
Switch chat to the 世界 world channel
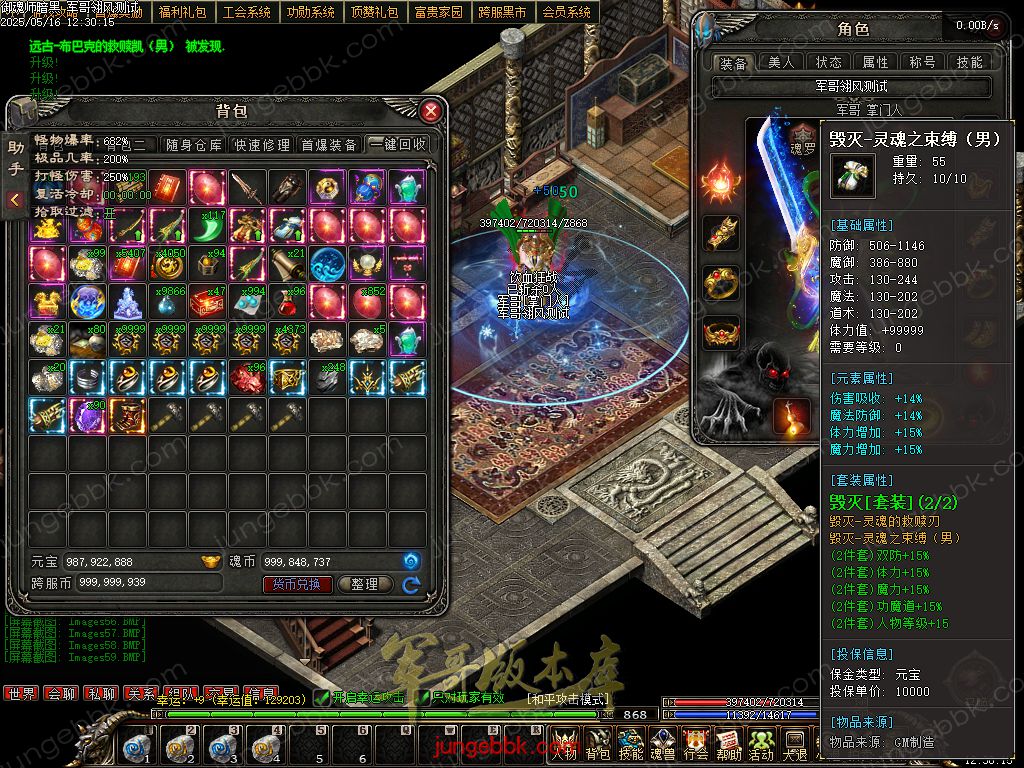[x=21, y=693]
